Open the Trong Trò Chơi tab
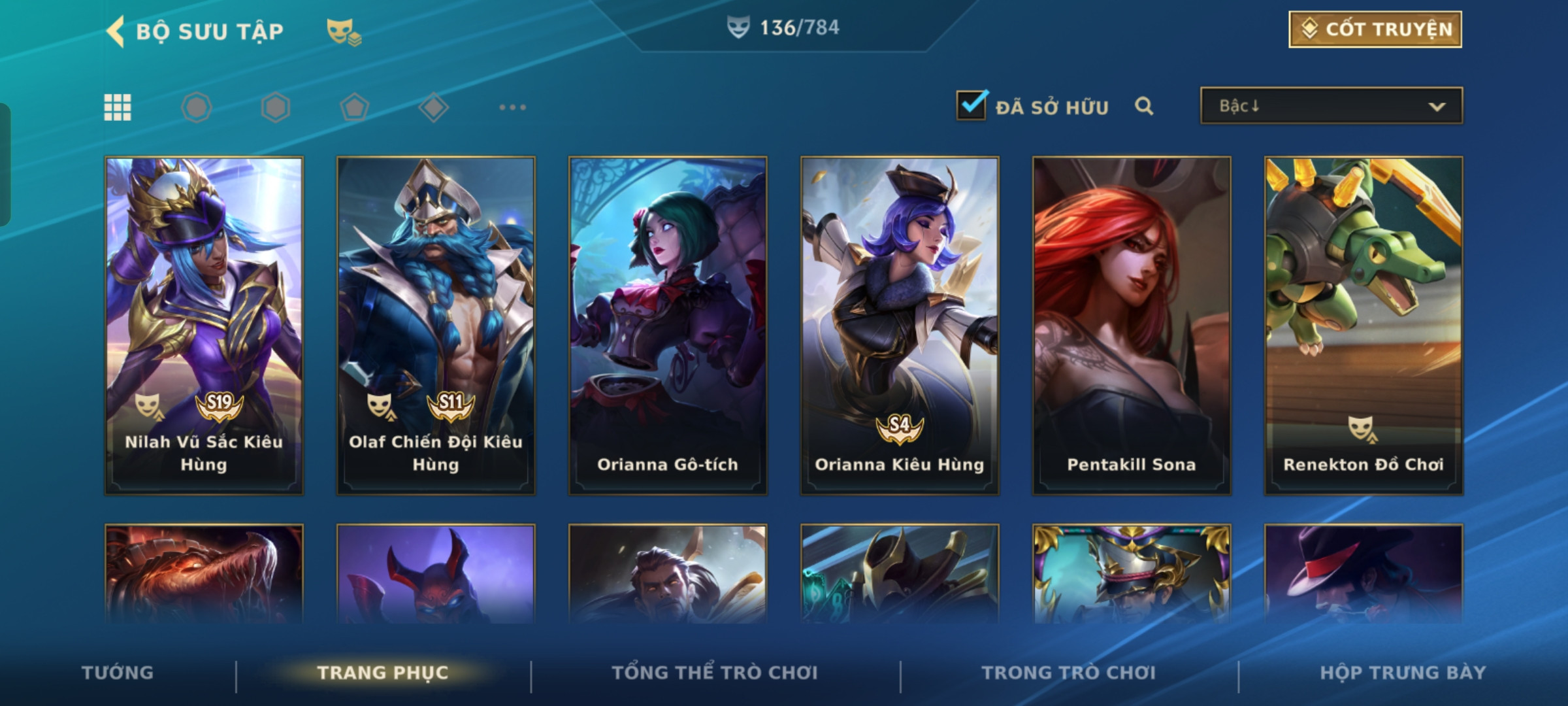Screen dimensions: 1568x706 (1069, 673)
